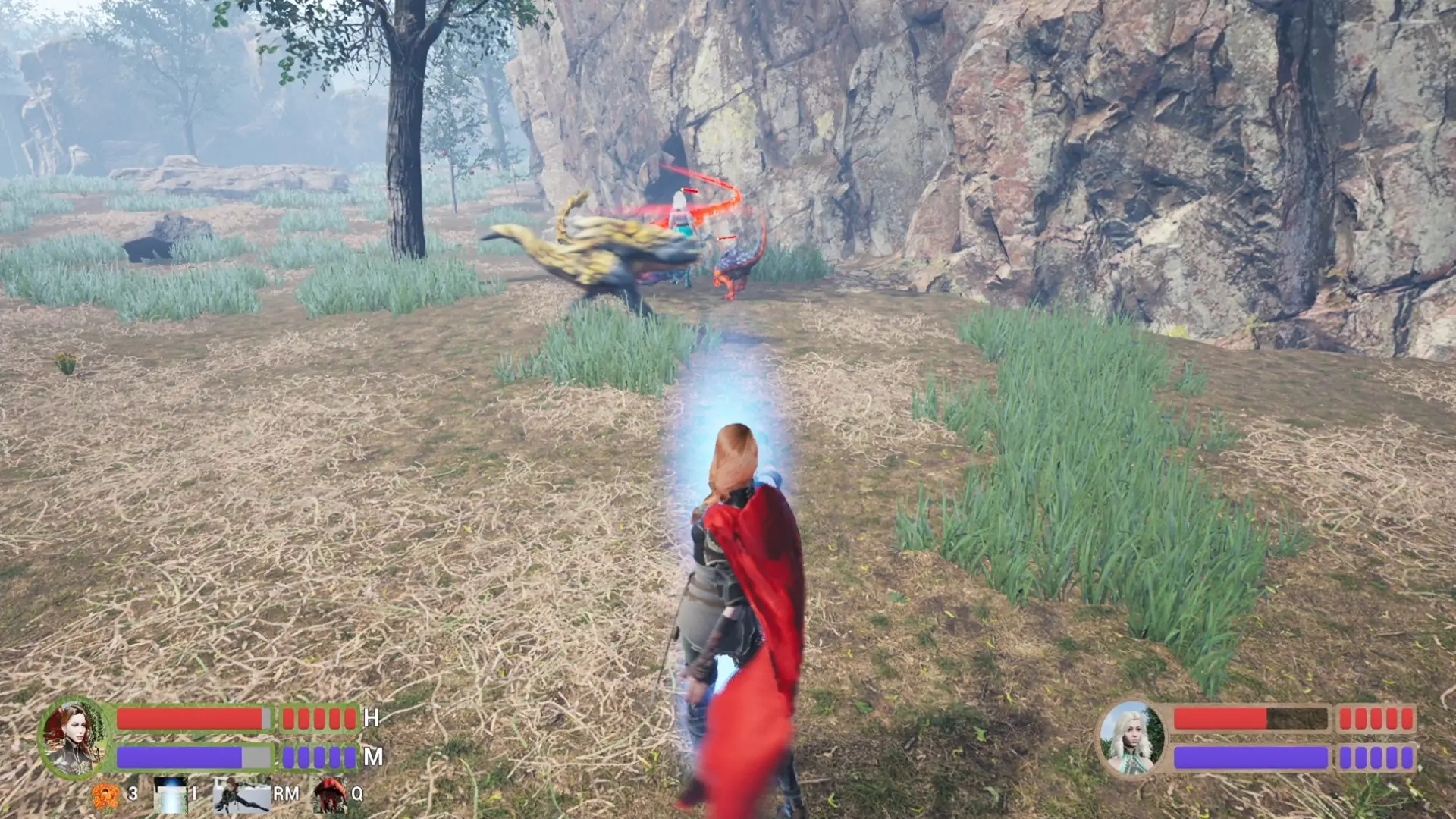Activate the blue light beam ability
This screenshot has width=1456, height=819.
tap(170, 795)
